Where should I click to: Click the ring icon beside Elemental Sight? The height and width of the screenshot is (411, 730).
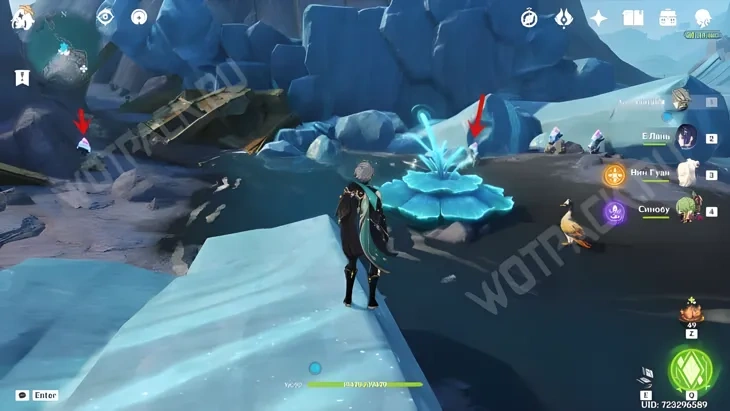click(139, 16)
